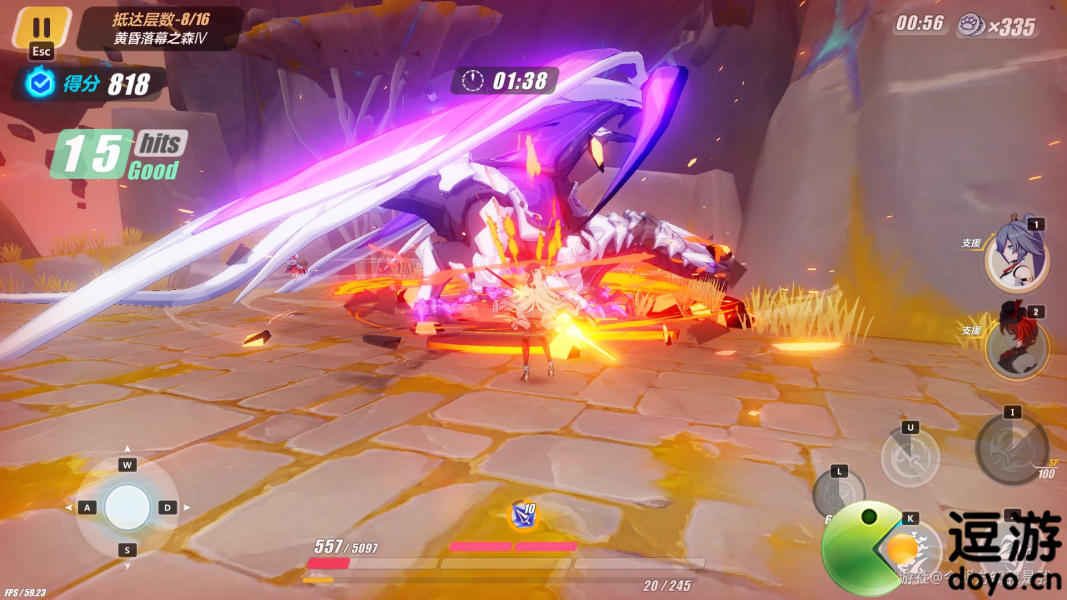Switch to the red-haired support Valkyrie

point(1016,345)
